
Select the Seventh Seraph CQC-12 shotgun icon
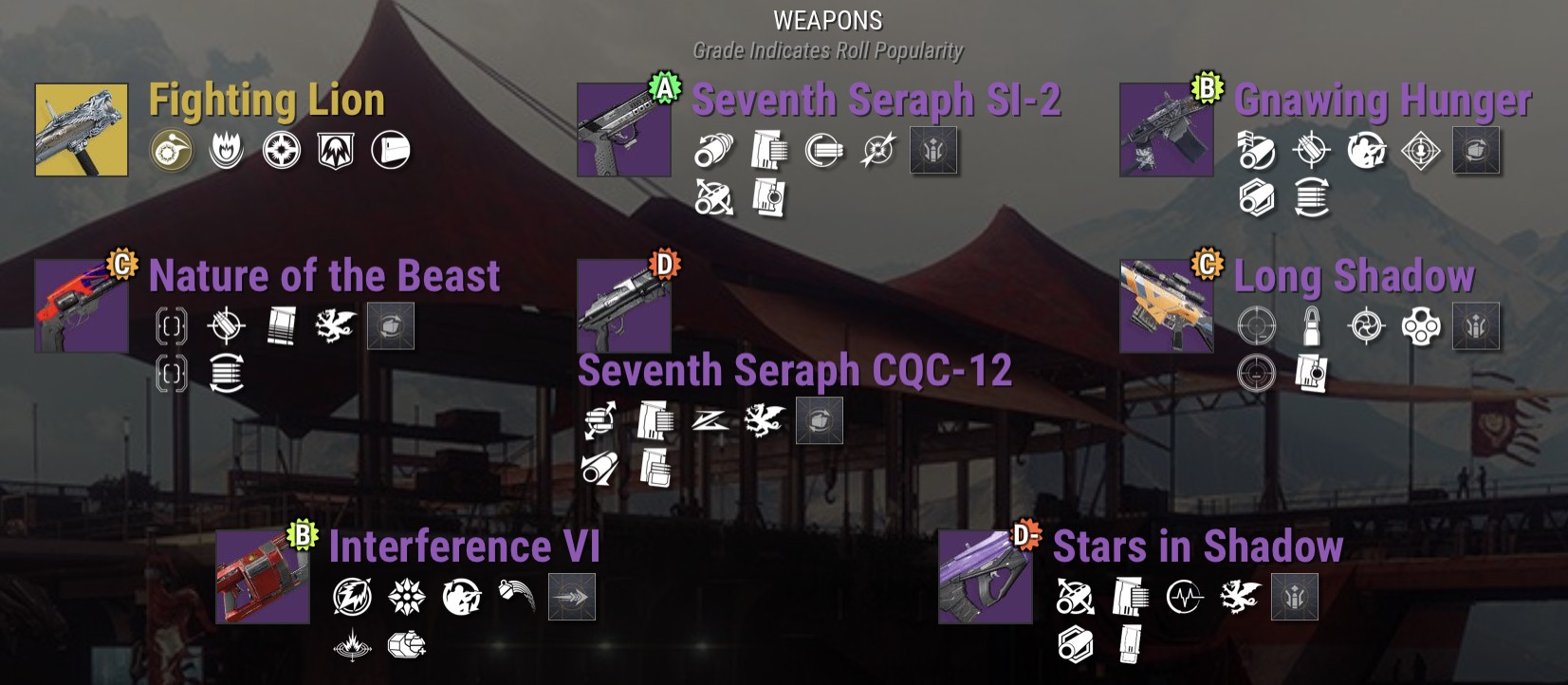[623, 305]
